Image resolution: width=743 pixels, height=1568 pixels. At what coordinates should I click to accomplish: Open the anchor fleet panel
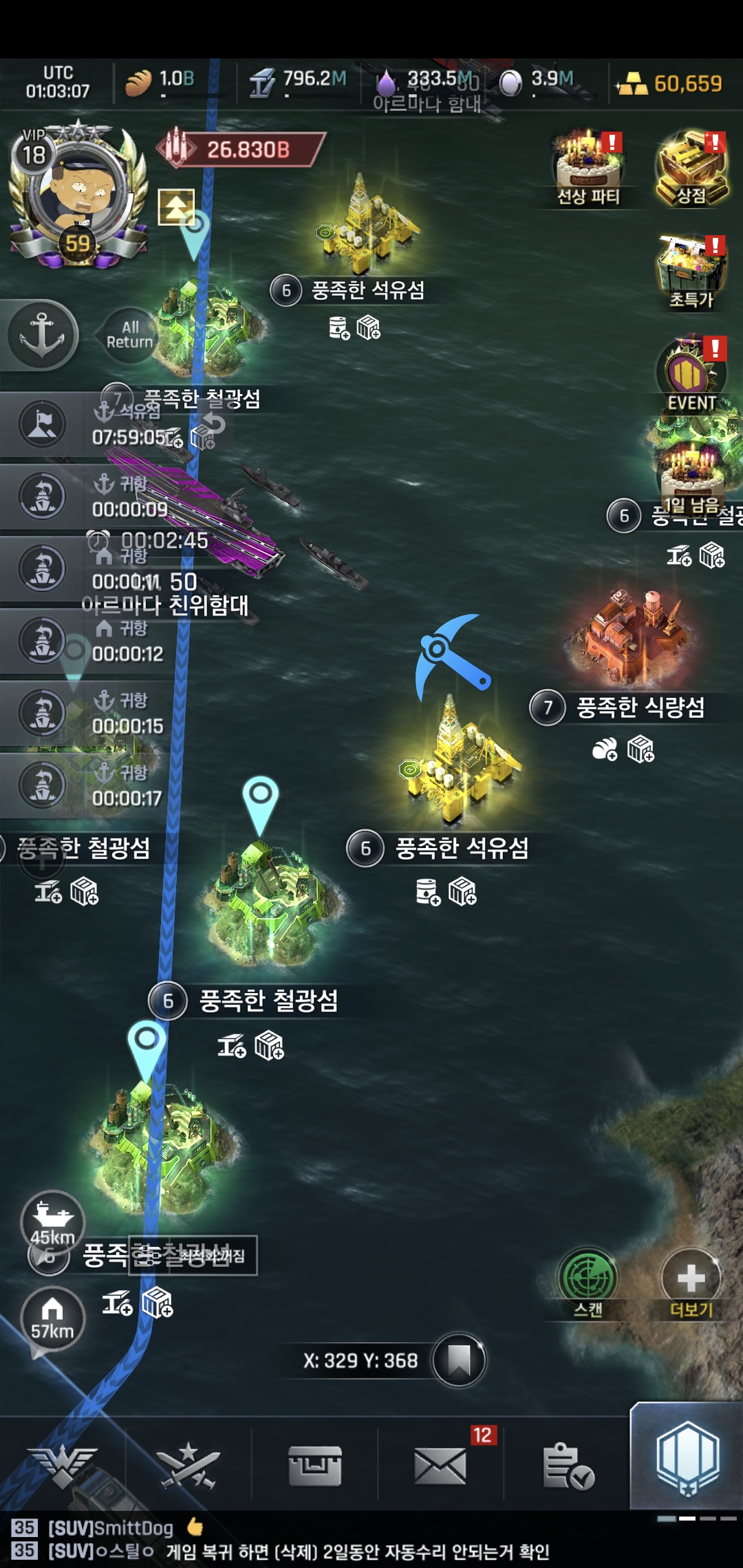pyautogui.click(x=41, y=335)
